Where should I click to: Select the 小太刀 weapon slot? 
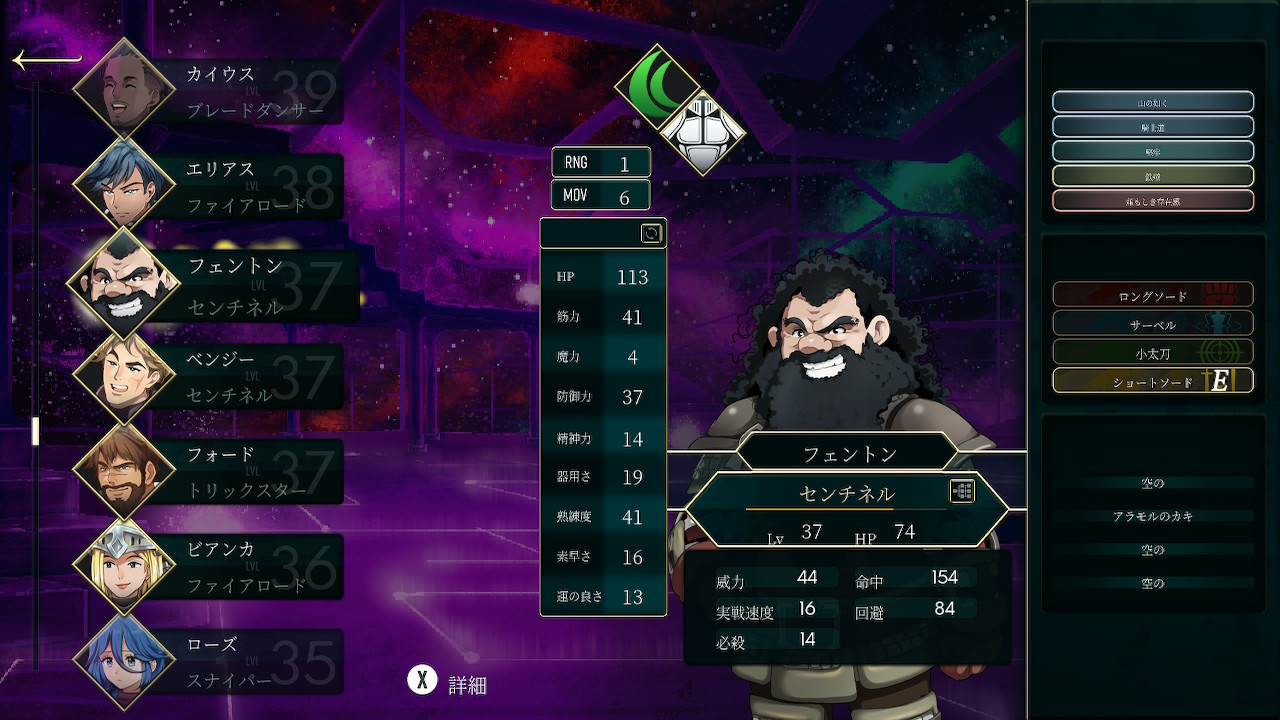pyautogui.click(x=1153, y=352)
